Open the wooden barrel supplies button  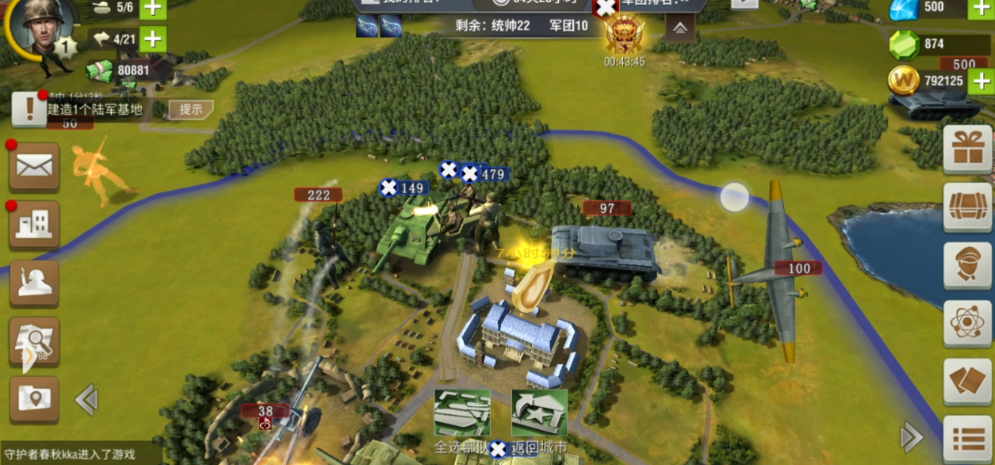968,207
